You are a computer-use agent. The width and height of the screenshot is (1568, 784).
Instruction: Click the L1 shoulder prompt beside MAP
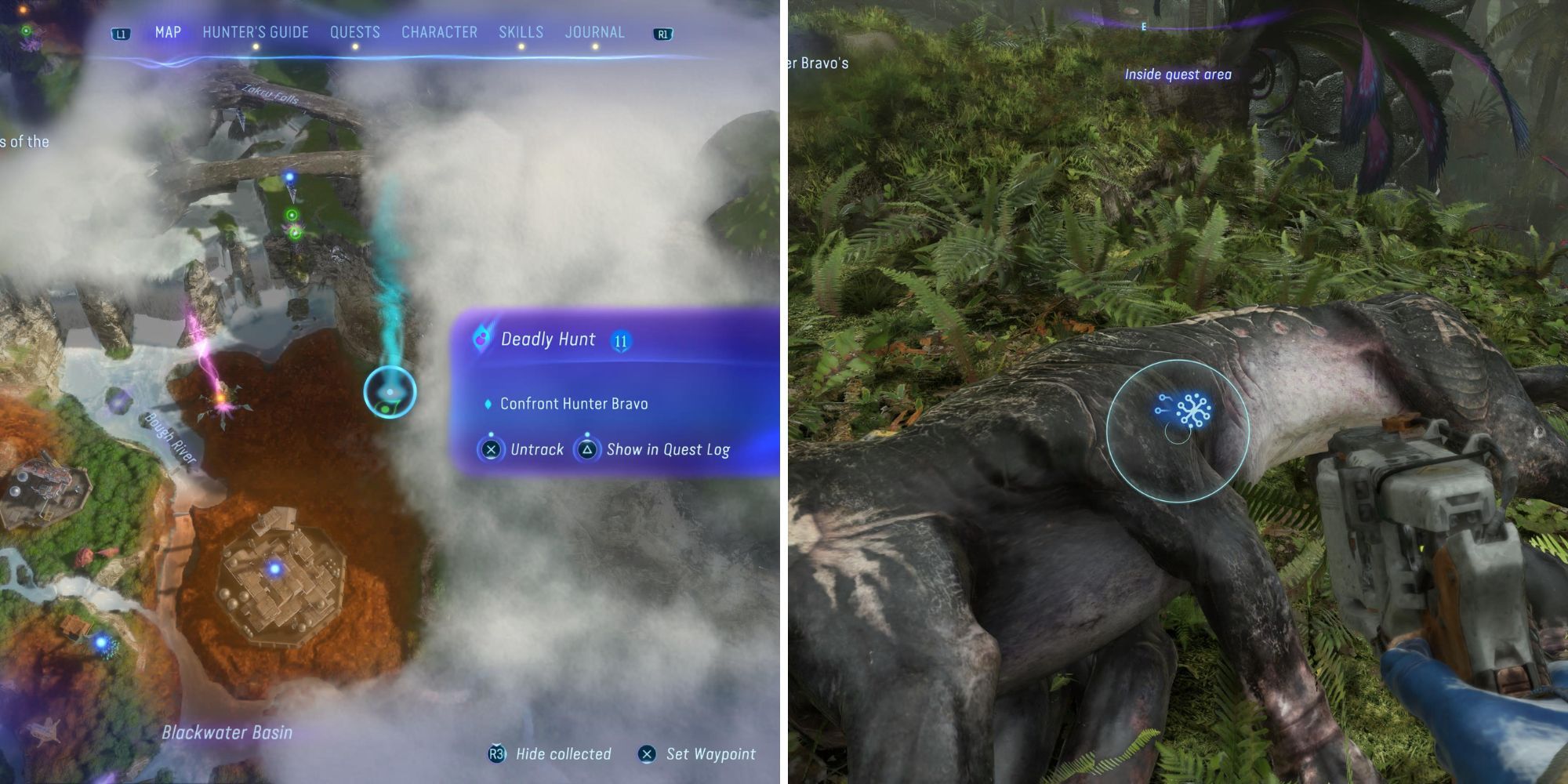(x=120, y=32)
